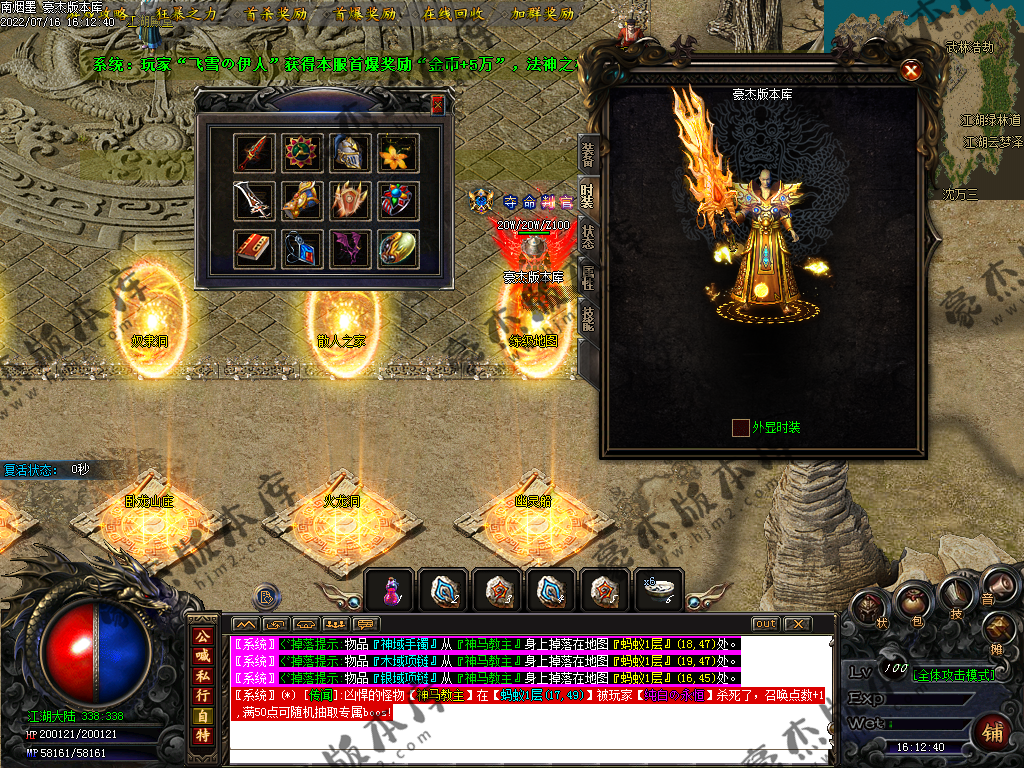
Task: Switch chat to the 公 public channel
Action: tap(203, 636)
